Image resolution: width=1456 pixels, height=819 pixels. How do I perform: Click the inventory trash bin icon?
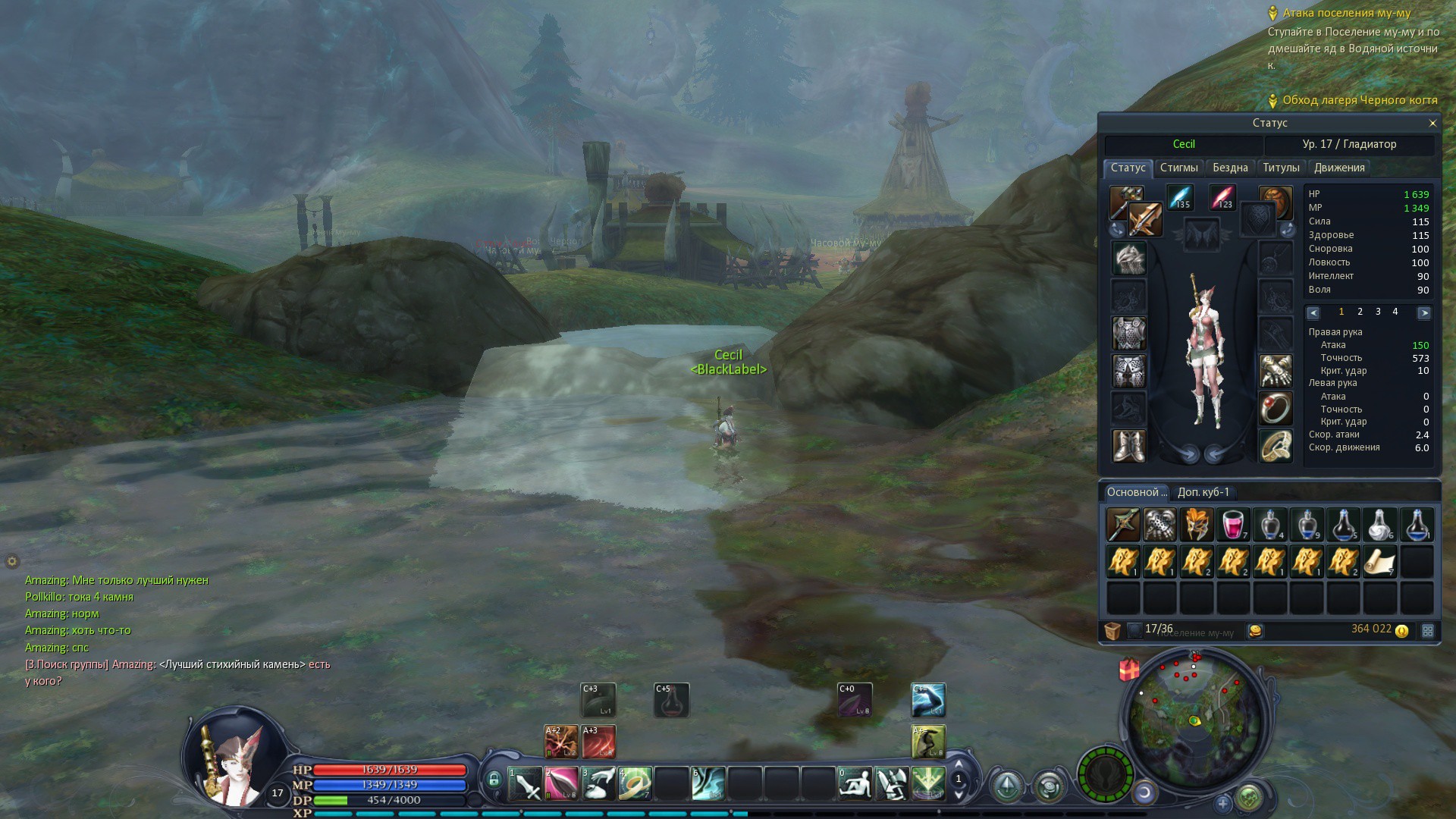pos(1112,630)
